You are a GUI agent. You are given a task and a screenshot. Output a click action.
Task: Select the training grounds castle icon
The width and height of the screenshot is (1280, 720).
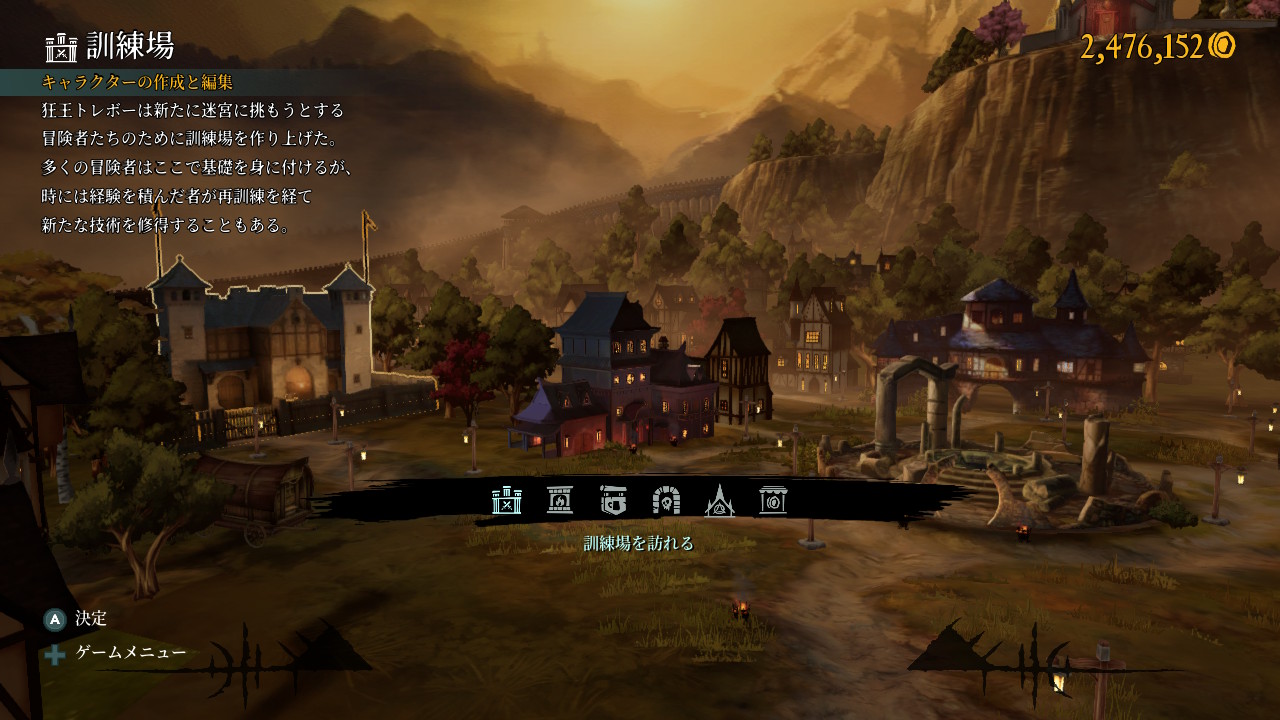point(507,499)
